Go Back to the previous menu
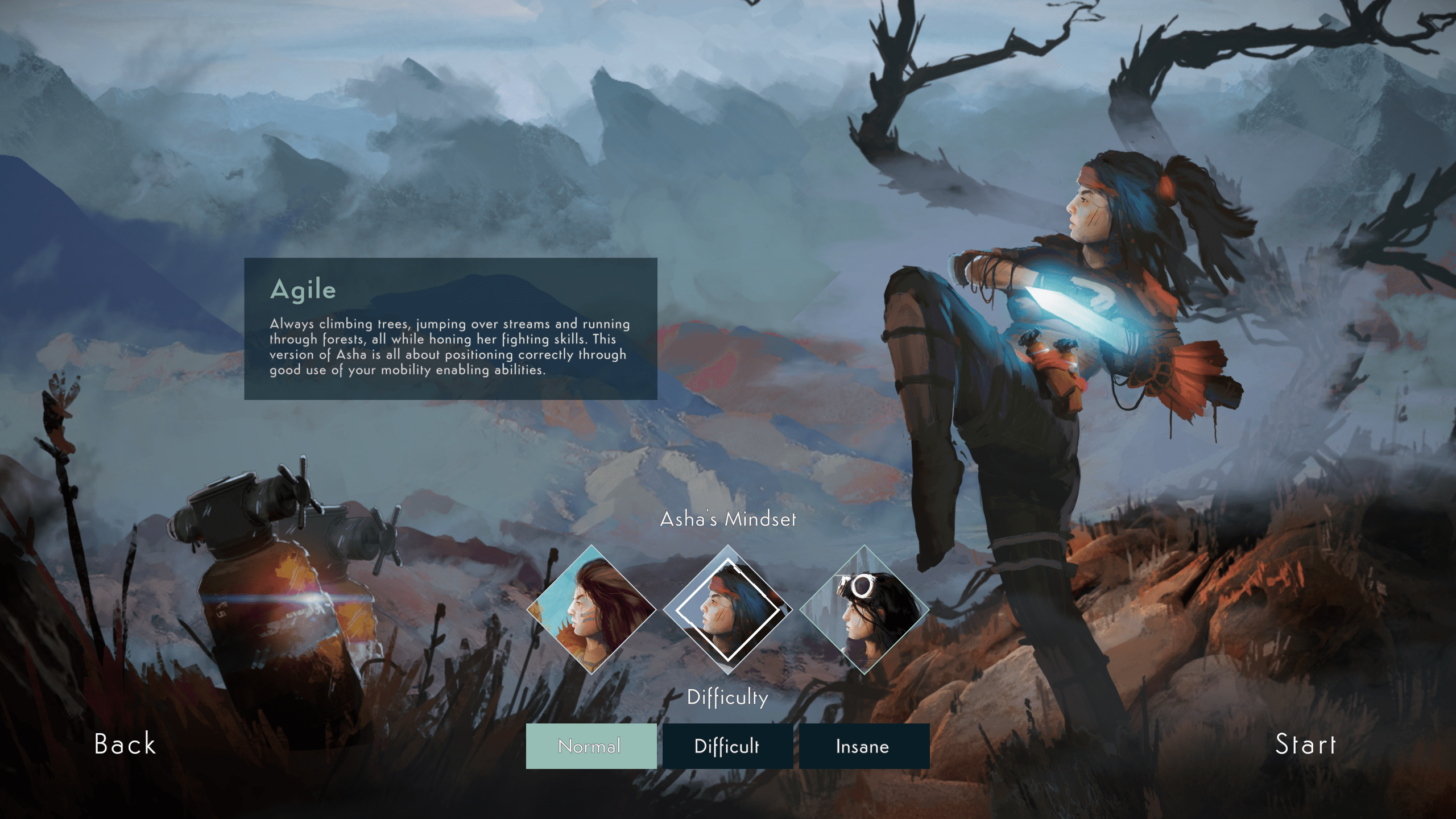This screenshot has height=819, width=1456. [x=125, y=744]
